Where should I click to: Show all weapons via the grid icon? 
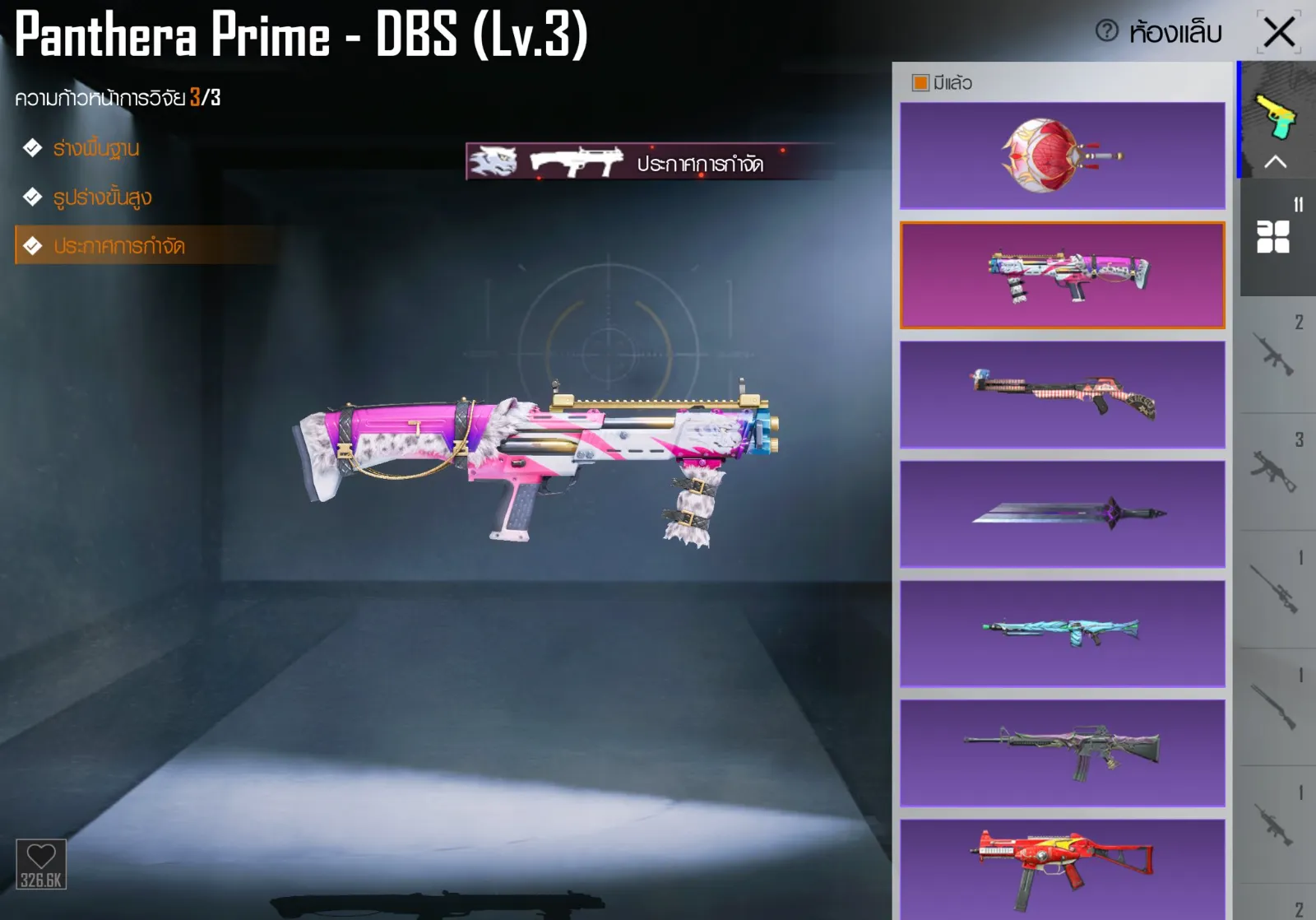pyautogui.click(x=1273, y=237)
